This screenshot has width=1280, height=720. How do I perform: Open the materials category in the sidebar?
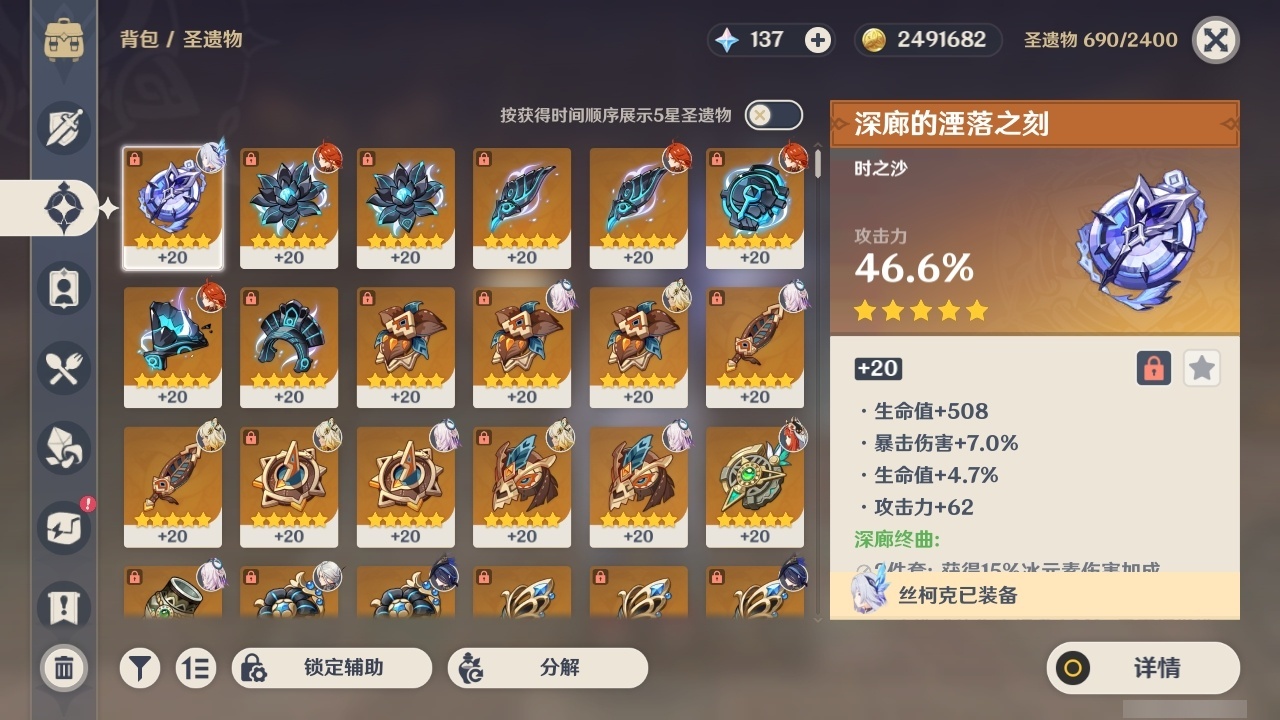click(64, 448)
